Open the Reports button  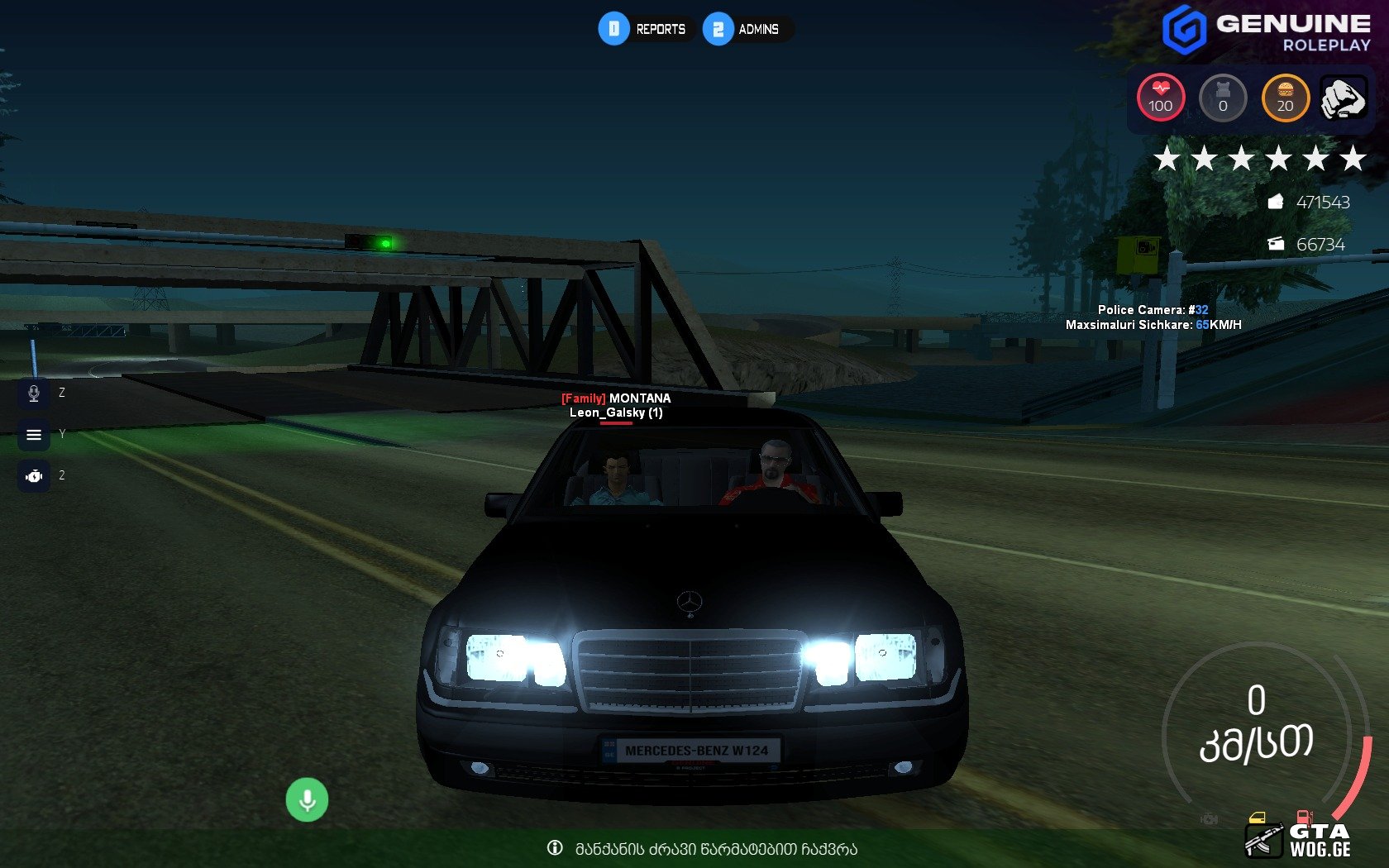pos(645,29)
